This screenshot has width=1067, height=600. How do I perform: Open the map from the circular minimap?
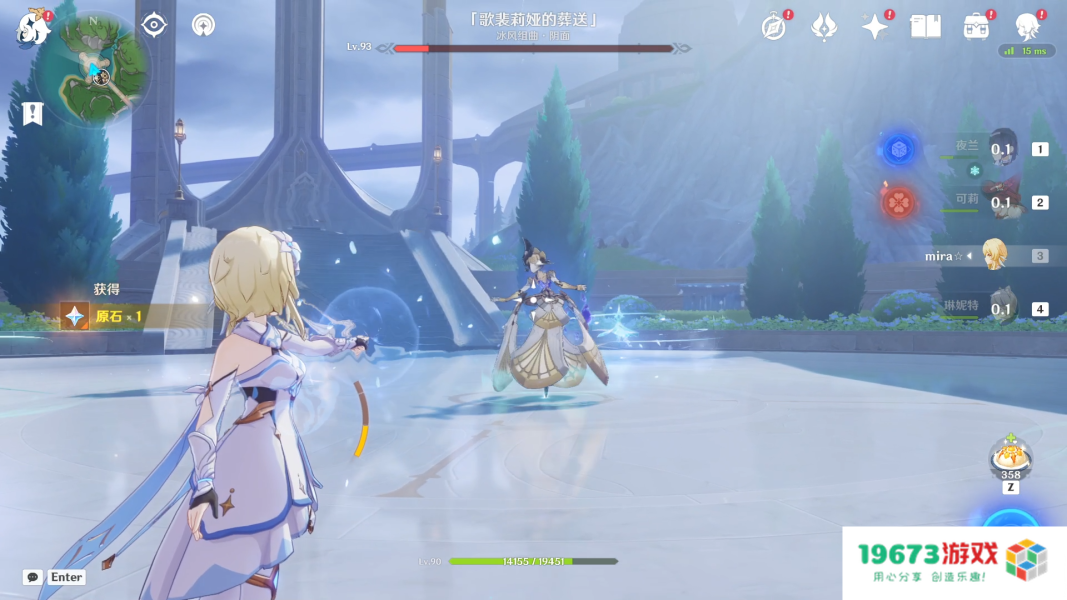[95, 70]
